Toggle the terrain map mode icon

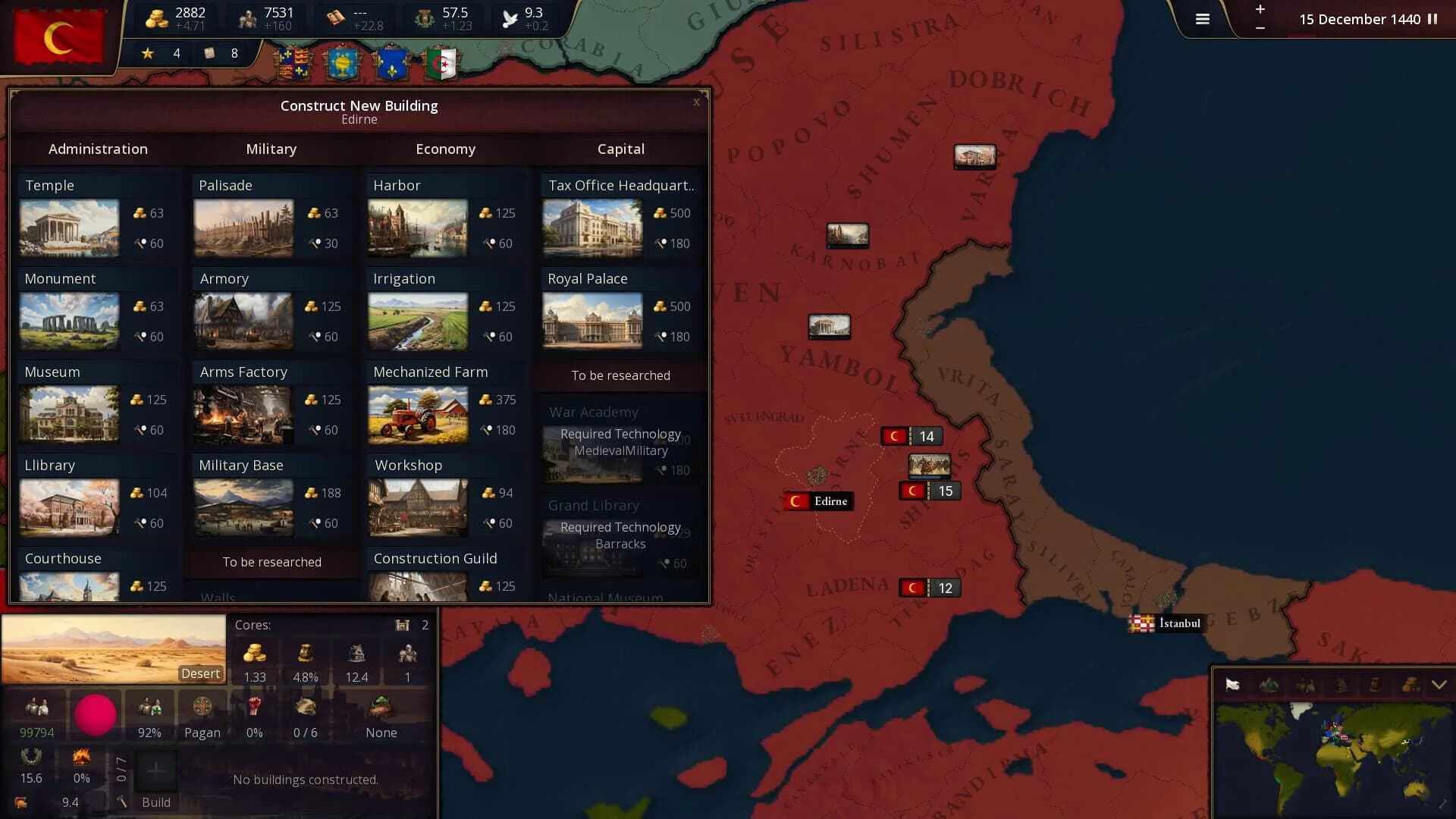[1268, 683]
